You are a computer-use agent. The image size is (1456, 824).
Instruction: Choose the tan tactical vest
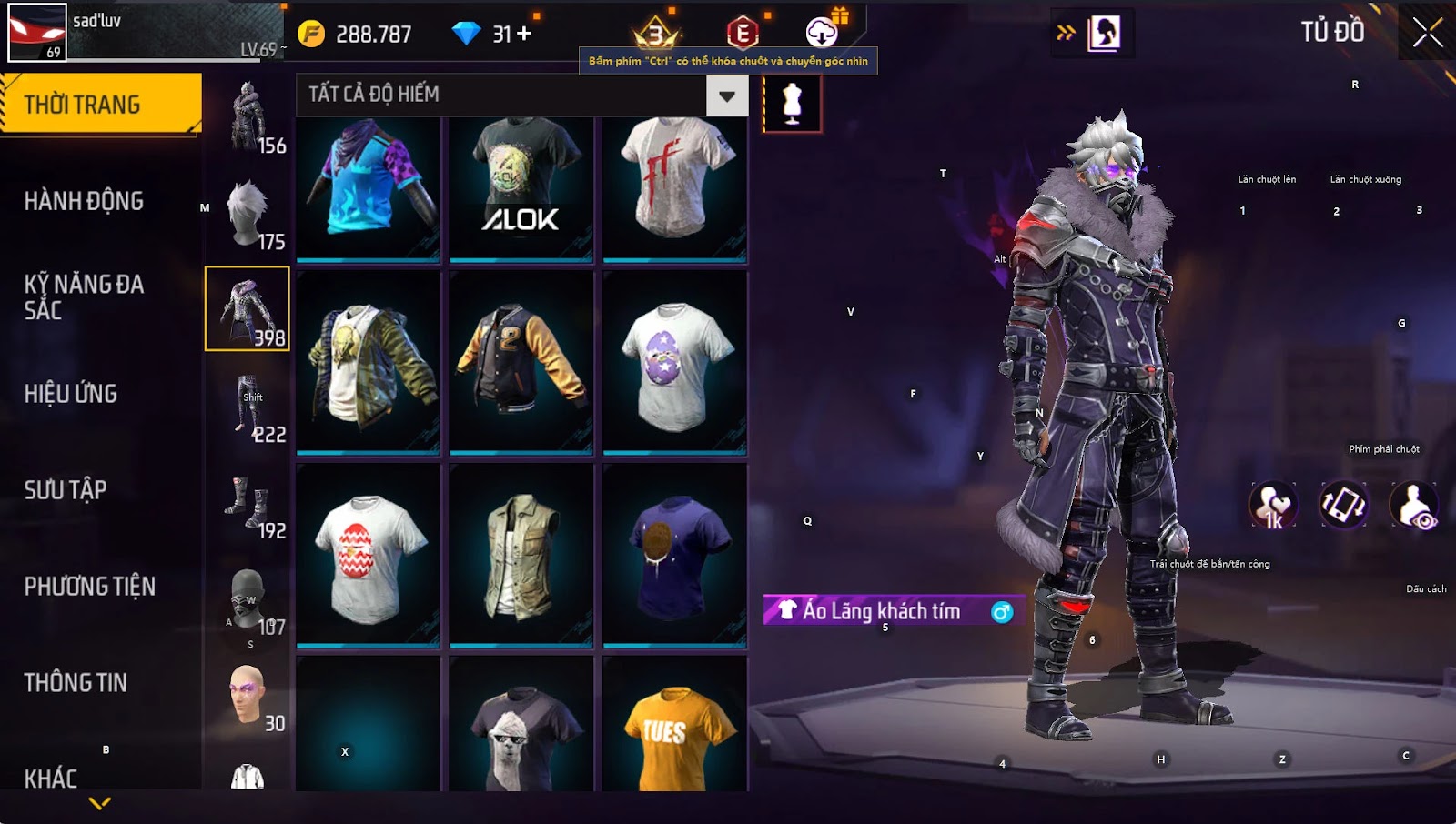[x=521, y=557]
